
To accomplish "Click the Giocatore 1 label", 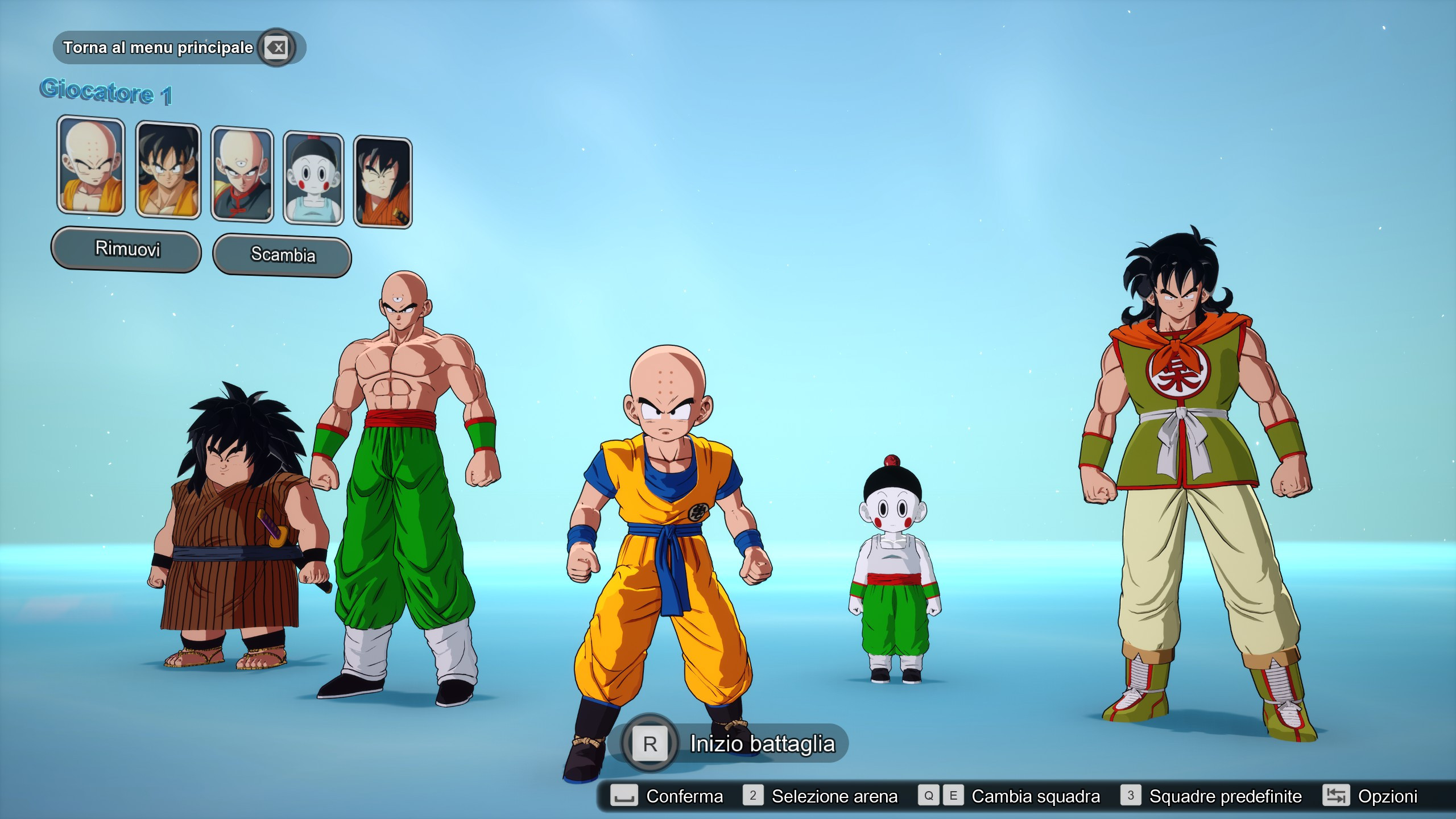I will (x=106, y=92).
